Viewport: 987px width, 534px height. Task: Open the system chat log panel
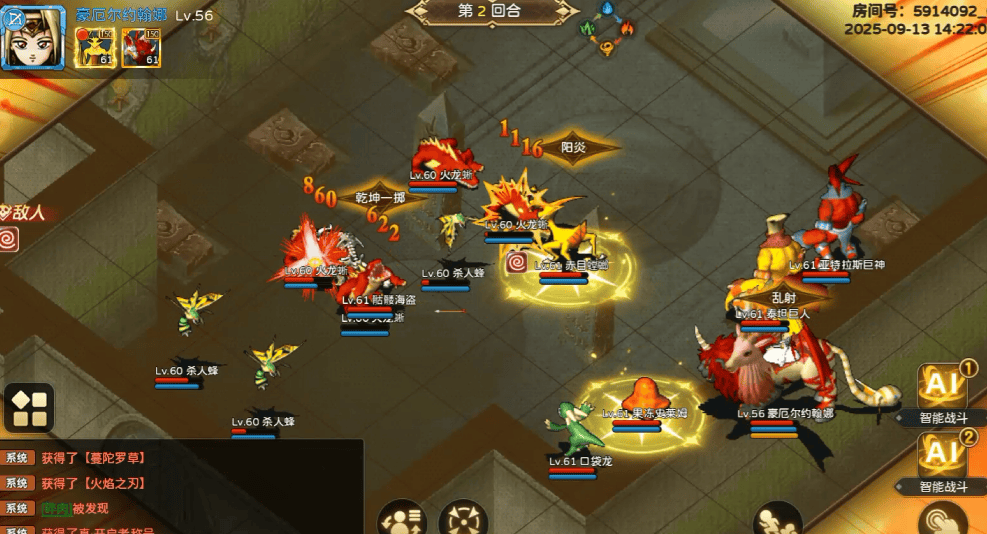[x=180, y=486]
